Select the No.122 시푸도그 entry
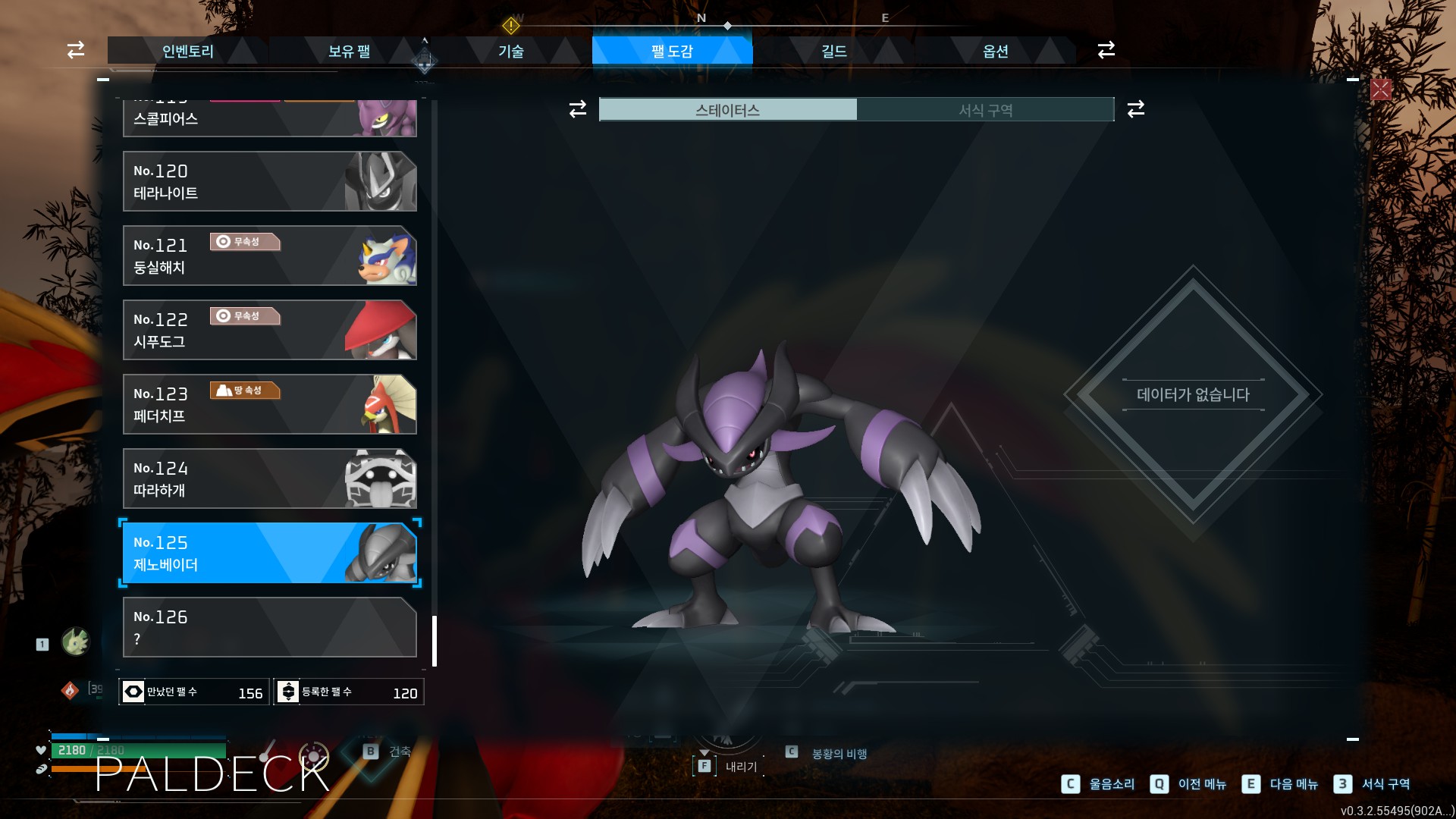The width and height of the screenshot is (1456, 819). (x=269, y=330)
